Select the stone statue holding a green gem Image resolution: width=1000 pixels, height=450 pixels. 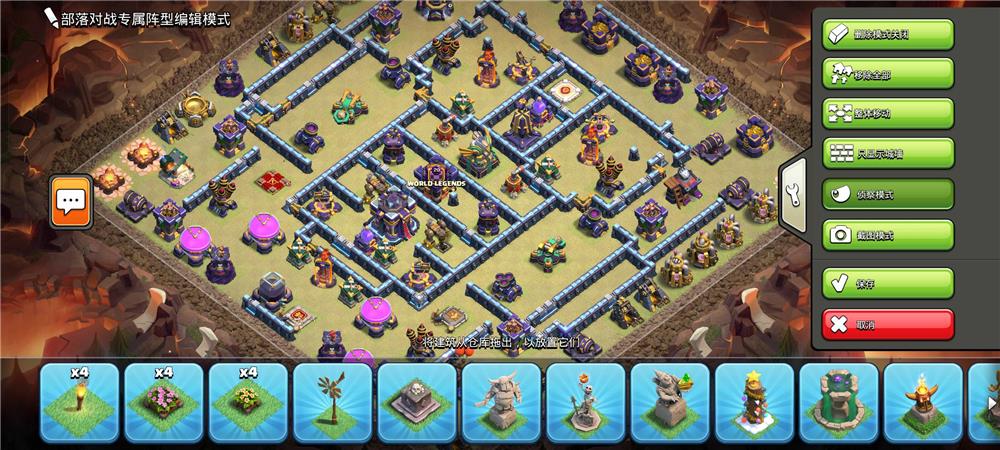[x=670, y=402]
